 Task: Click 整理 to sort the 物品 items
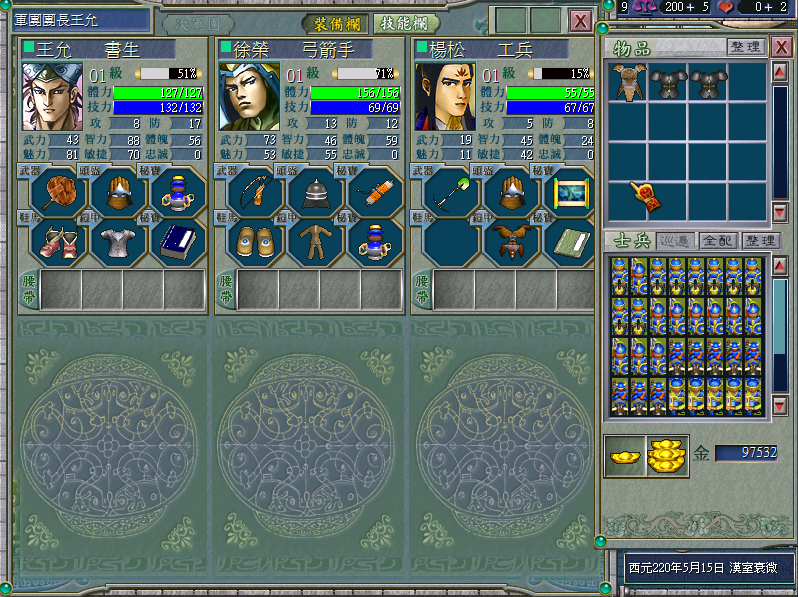[745, 47]
